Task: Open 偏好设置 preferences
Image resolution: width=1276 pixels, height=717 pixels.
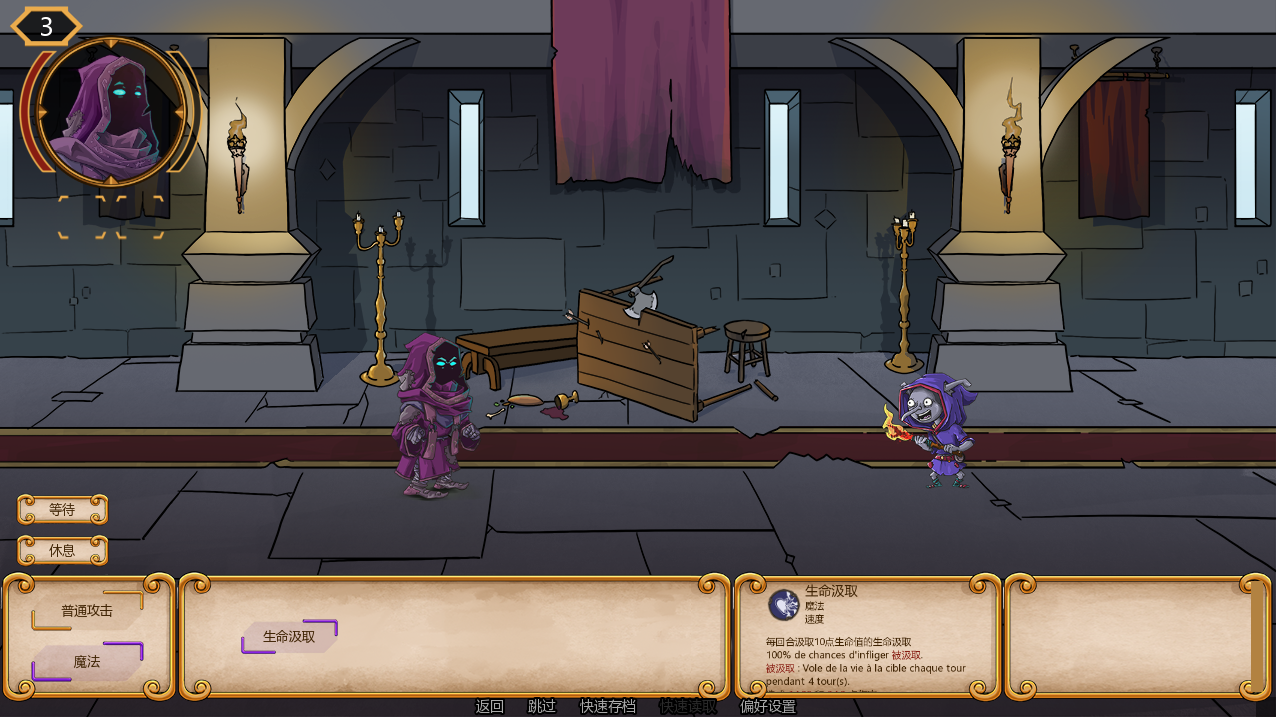Action: 768,706
